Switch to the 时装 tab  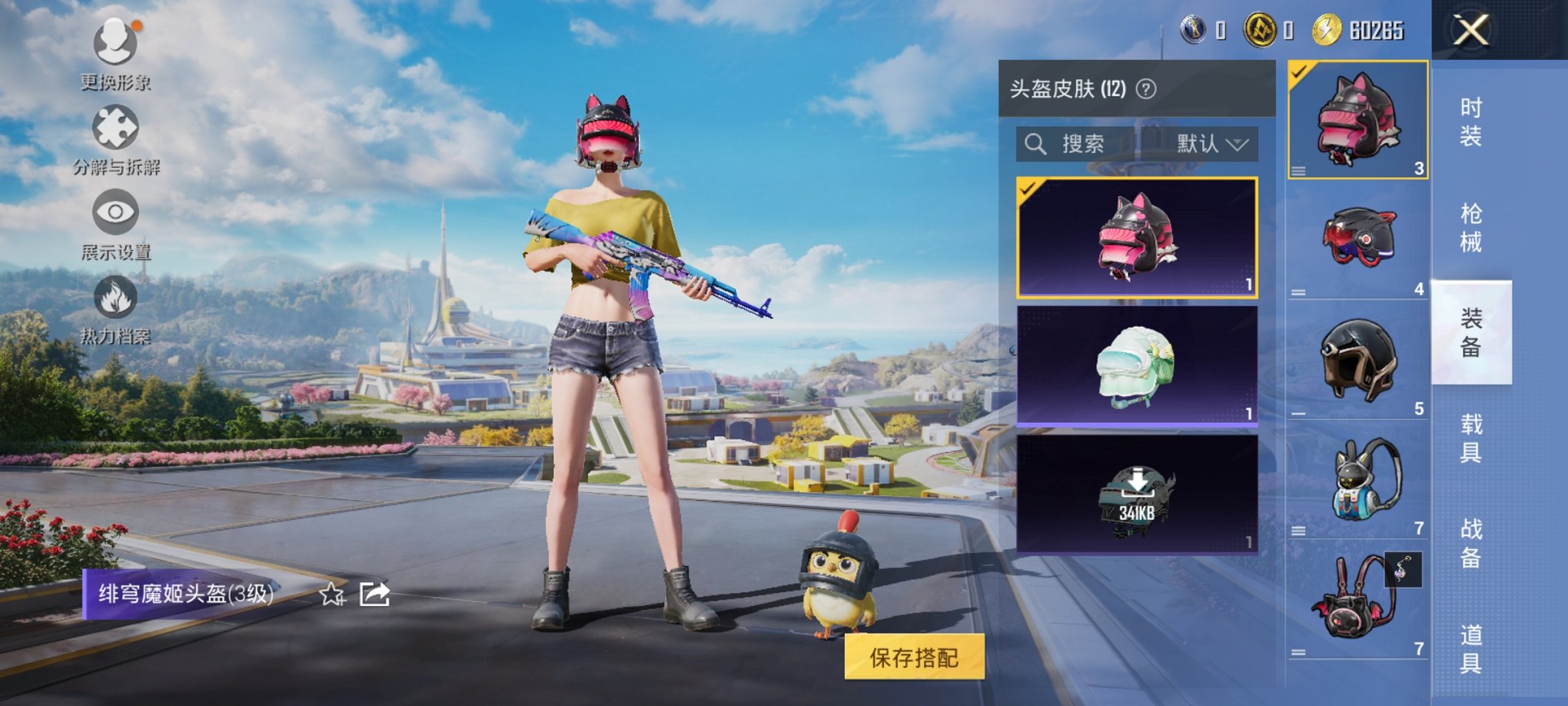coord(1470,119)
